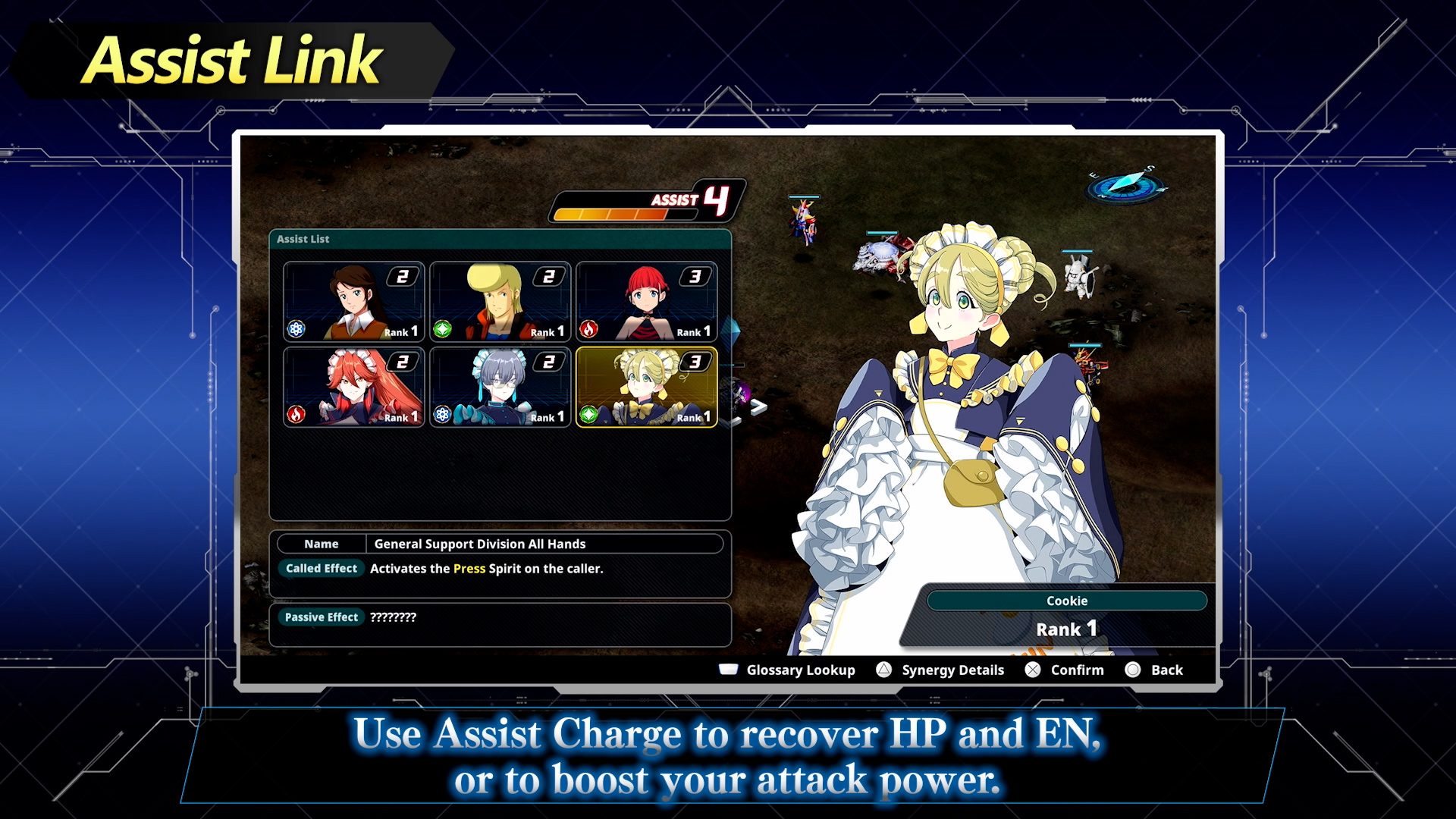Click the compass icon on the map
This screenshot has width=1456, height=819.
pos(1126,184)
